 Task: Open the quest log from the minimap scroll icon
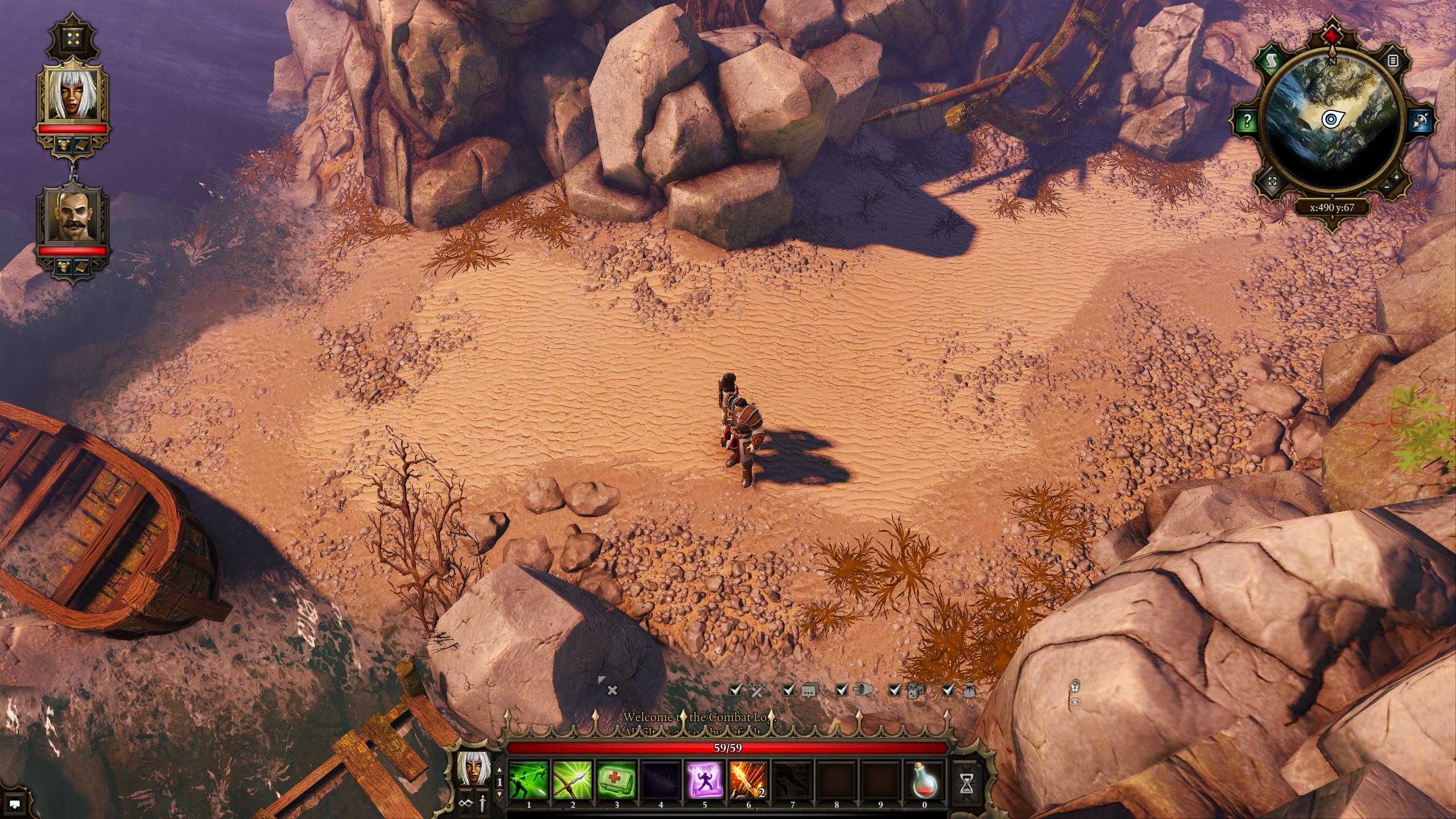click(x=1270, y=60)
